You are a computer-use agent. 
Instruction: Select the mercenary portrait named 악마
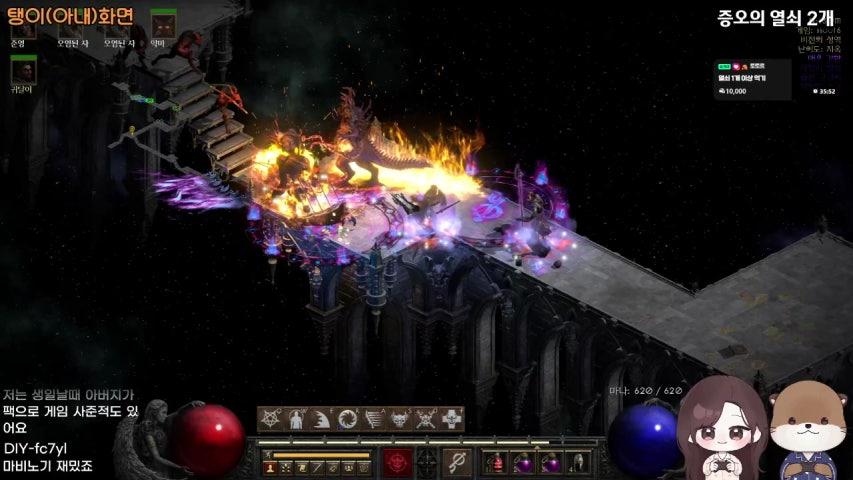click(163, 24)
